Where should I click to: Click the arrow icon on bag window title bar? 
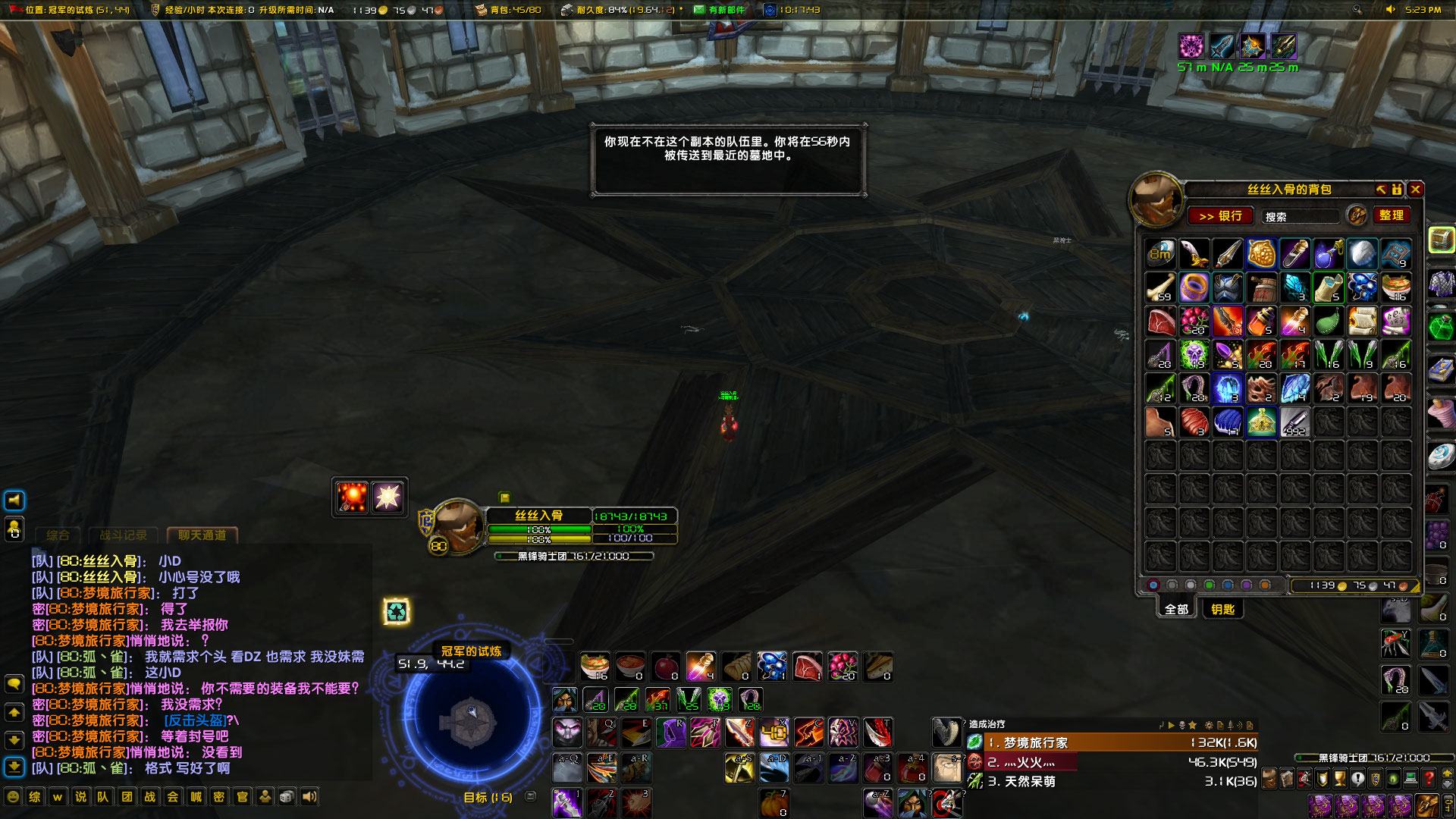[1380, 190]
